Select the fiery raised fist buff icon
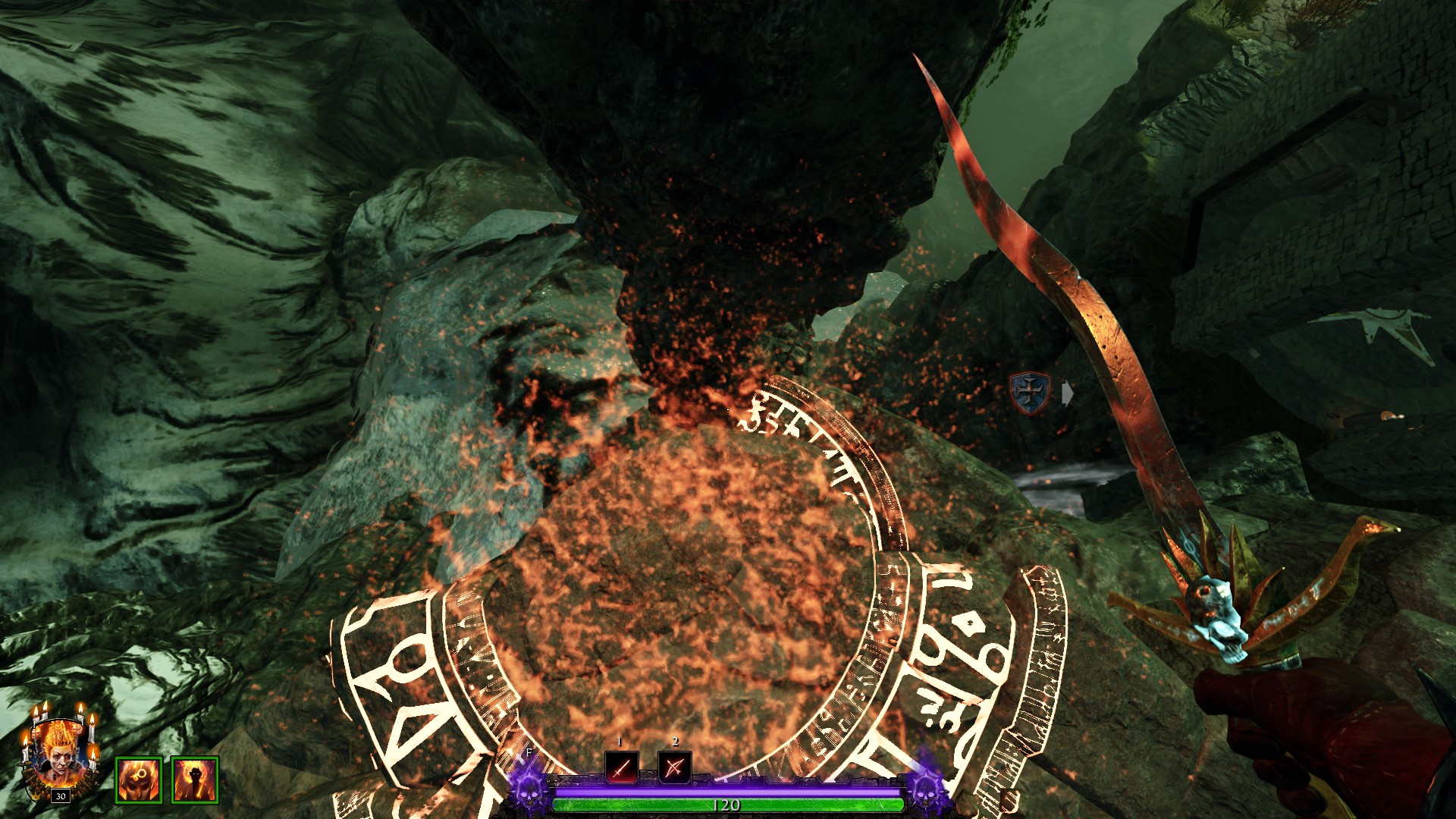Viewport: 1456px width, 819px height. (x=195, y=779)
